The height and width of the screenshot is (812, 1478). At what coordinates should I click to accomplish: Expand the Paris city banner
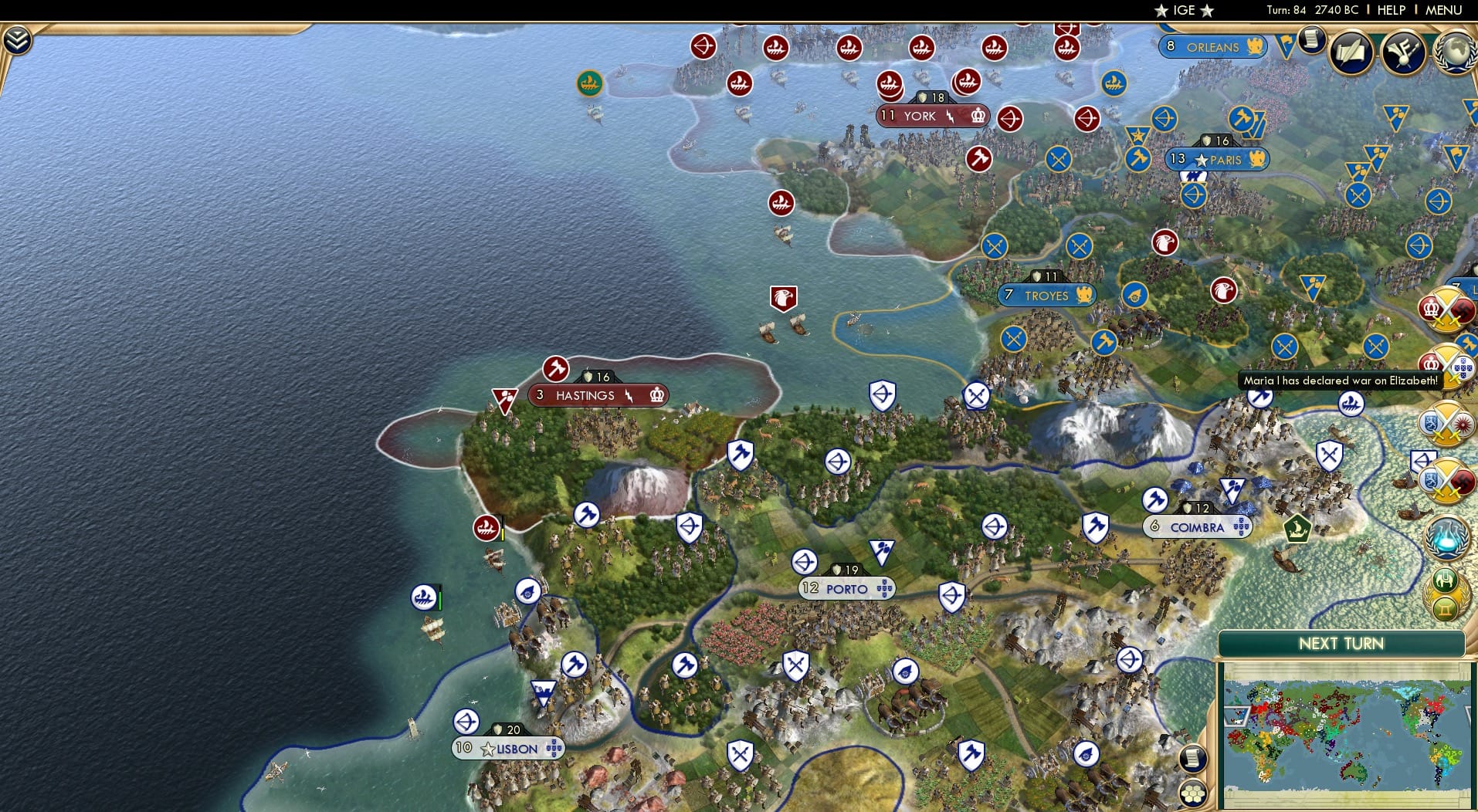[1216, 159]
